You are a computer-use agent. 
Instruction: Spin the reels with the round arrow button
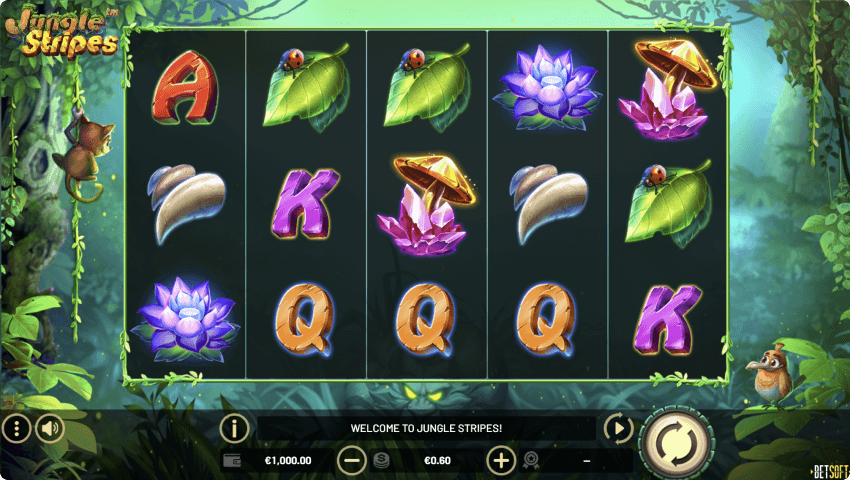click(675, 441)
